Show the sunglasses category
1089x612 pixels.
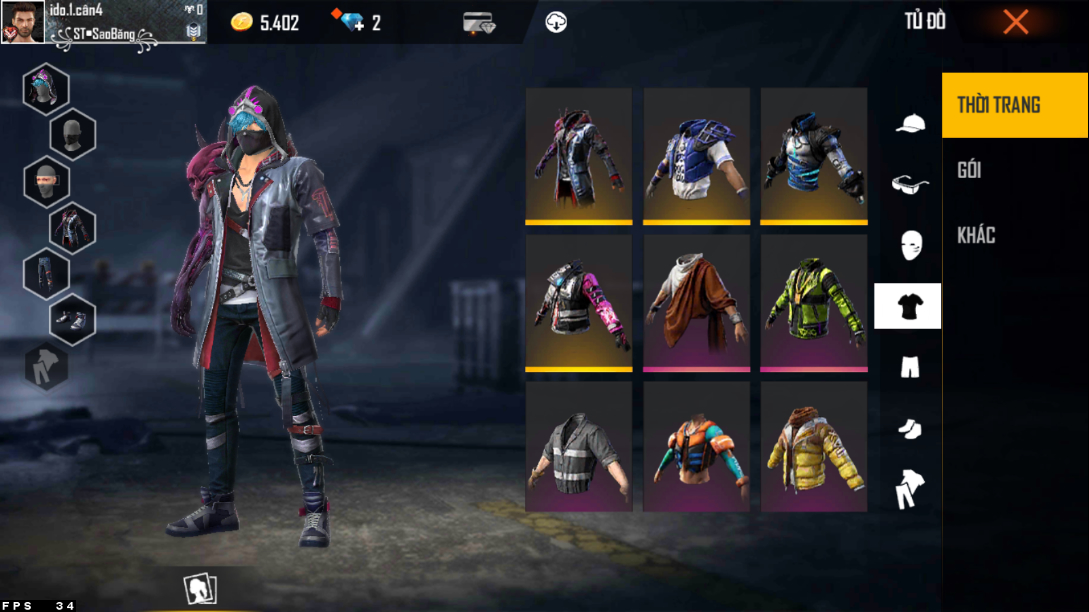click(x=909, y=184)
